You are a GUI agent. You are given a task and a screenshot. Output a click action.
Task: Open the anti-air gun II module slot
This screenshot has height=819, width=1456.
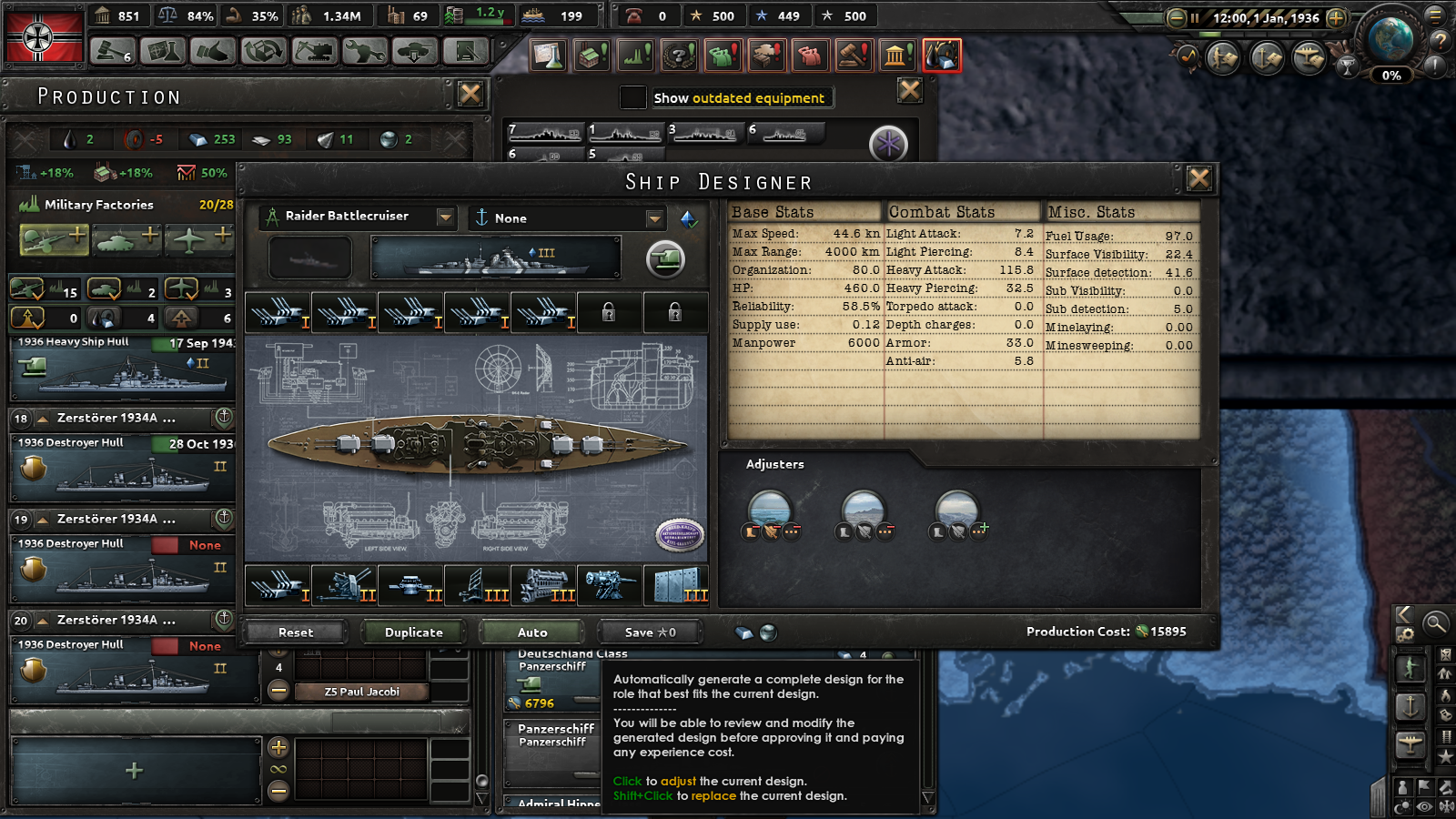point(344,587)
